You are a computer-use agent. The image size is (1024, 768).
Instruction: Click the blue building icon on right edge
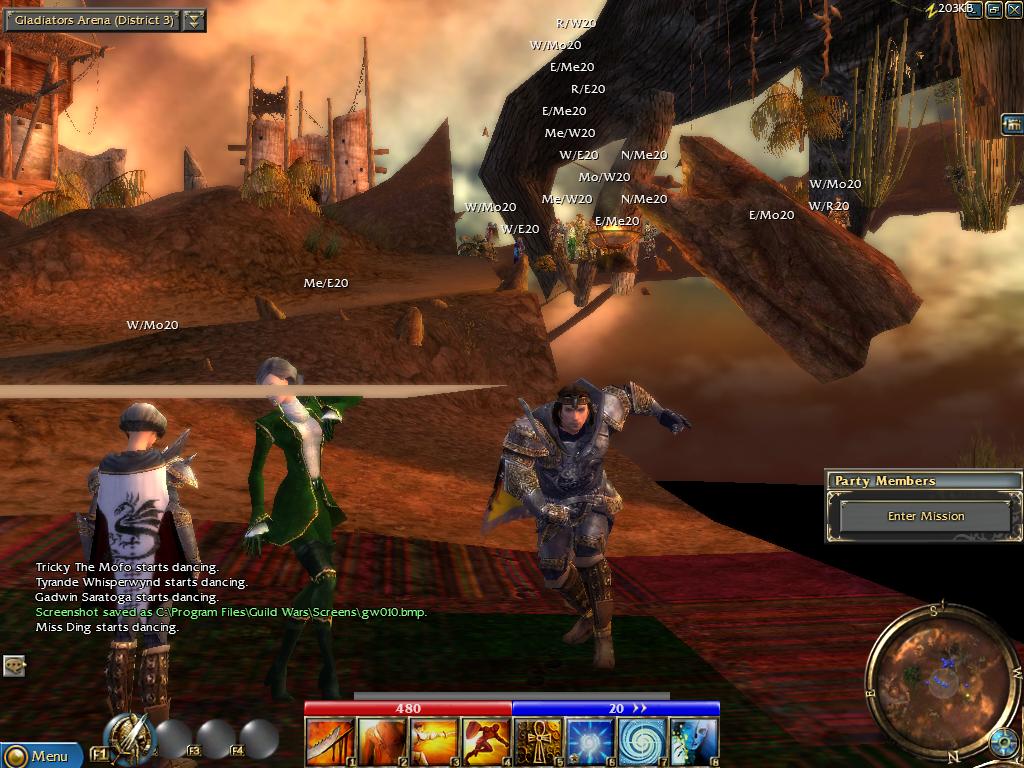click(1012, 124)
